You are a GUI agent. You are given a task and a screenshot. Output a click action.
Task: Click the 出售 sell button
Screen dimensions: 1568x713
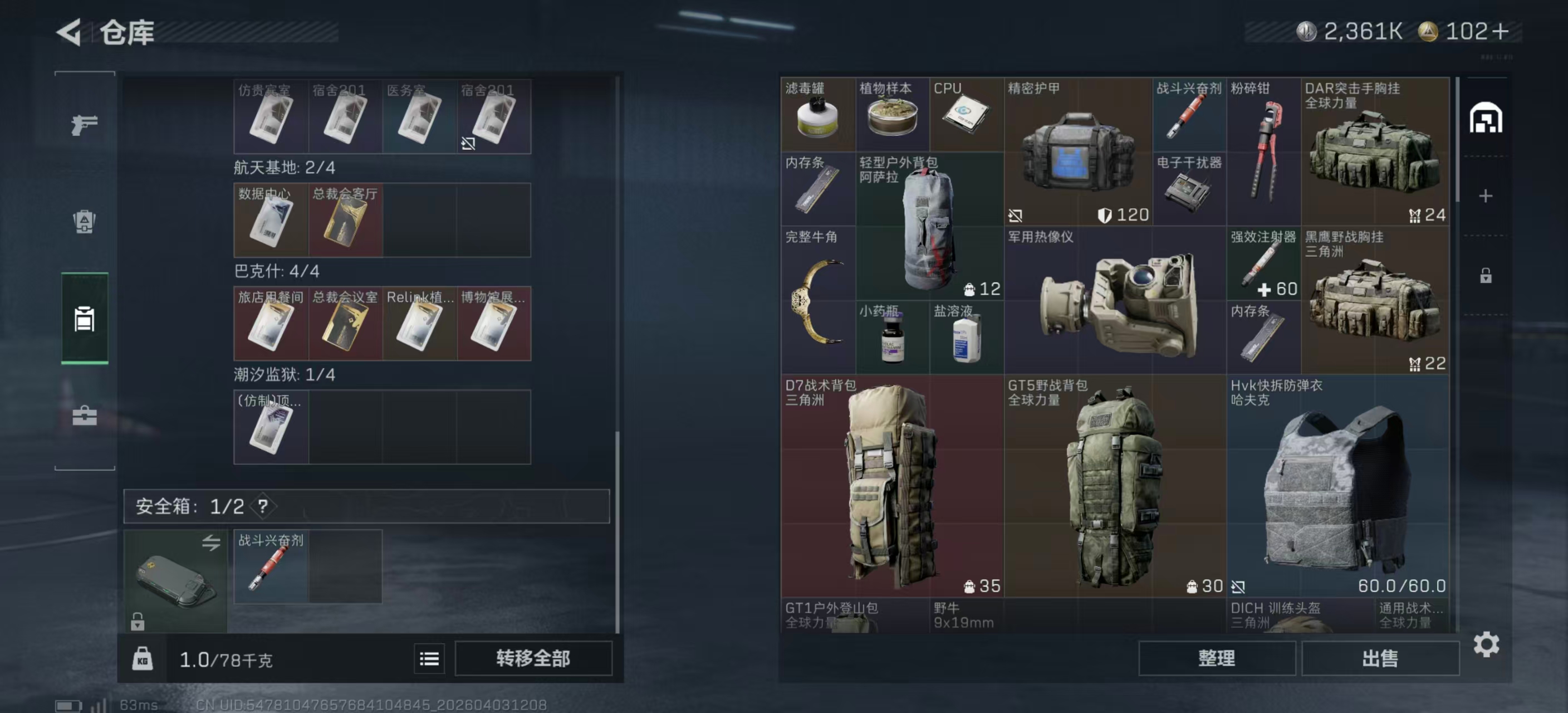tap(1380, 658)
